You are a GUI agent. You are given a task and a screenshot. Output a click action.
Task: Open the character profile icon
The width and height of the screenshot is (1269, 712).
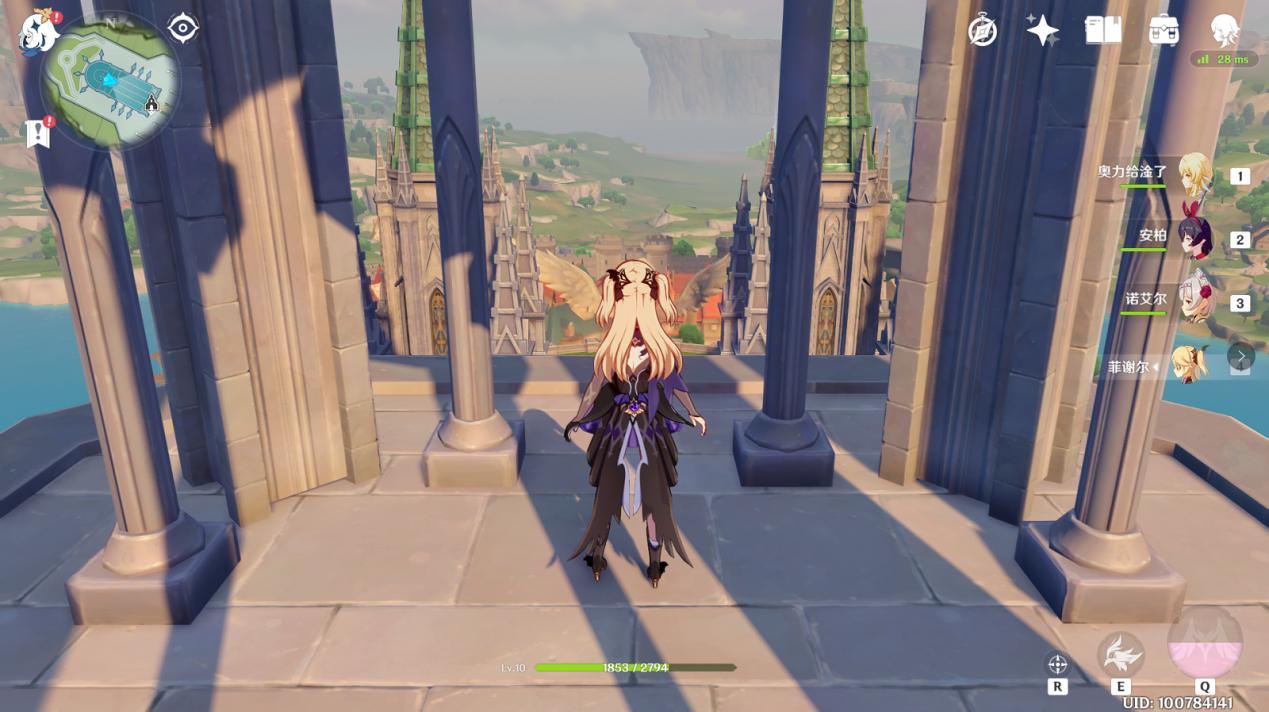[1225, 31]
